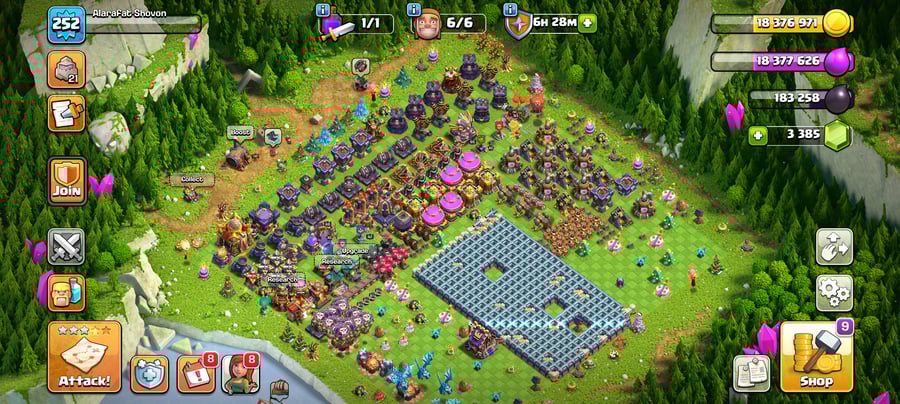Screen dimensions: 900x404
Task: Extend the shield timer with green plus
Action: click(x=587, y=23)
